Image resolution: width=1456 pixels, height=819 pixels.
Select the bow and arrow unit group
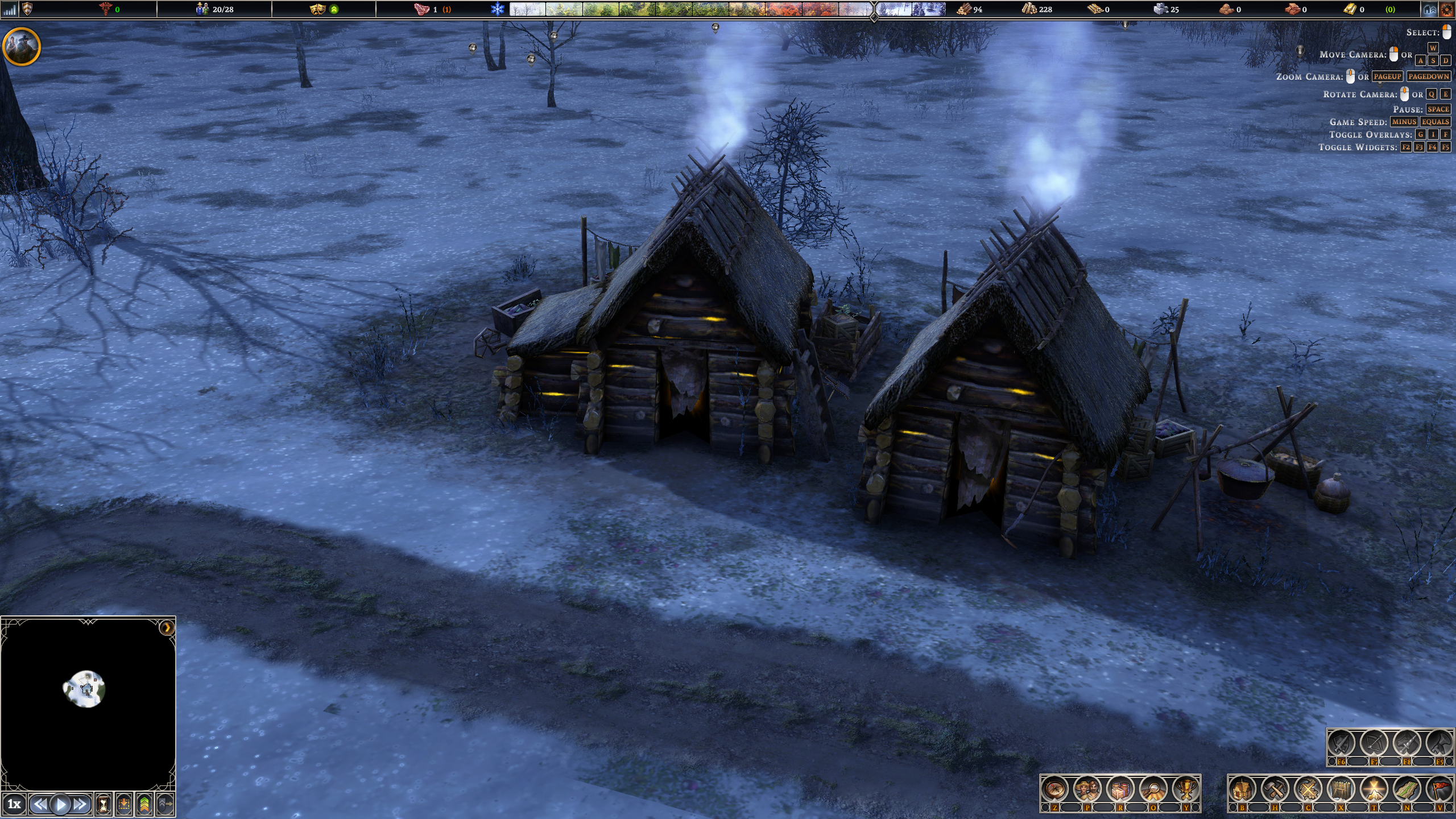[x=1374, y=743]
